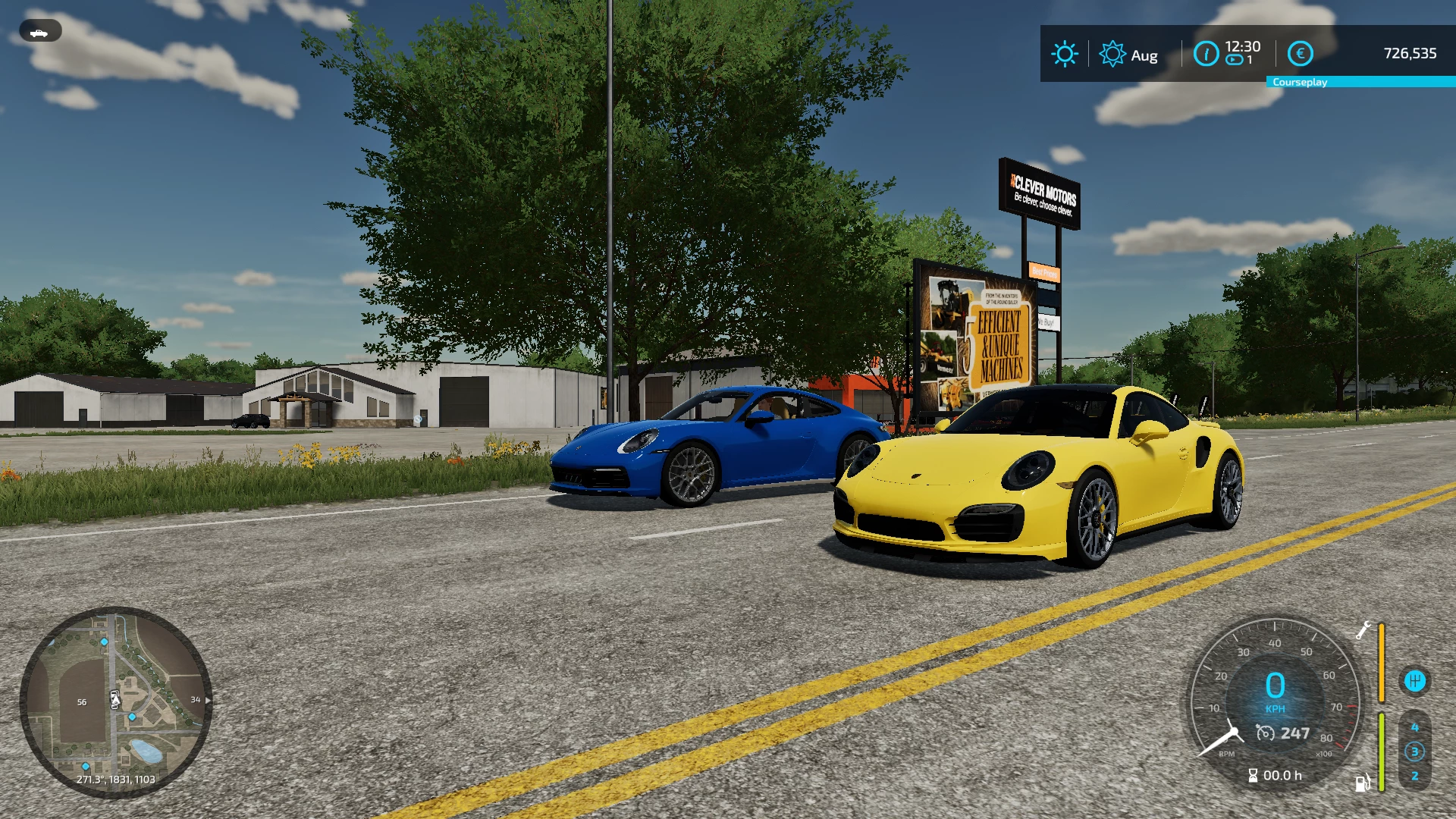The image size is (1456, 819).
Task: Click the 12:30 time display
Action: (1243, 48)
